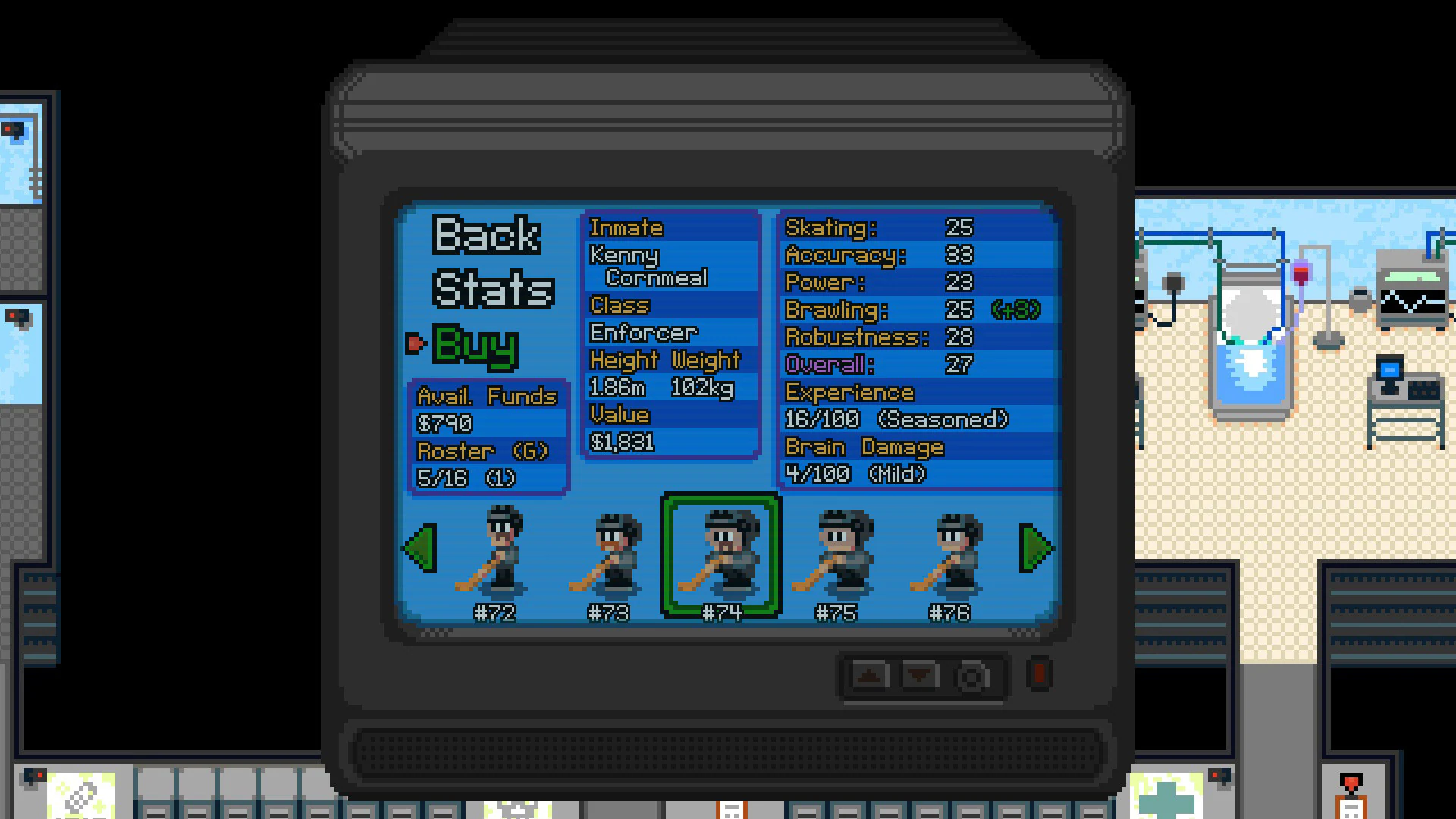Click the right green arrow to see more inmates
The height and width of the screenshot is (819, 1456).
(1036, 548)
